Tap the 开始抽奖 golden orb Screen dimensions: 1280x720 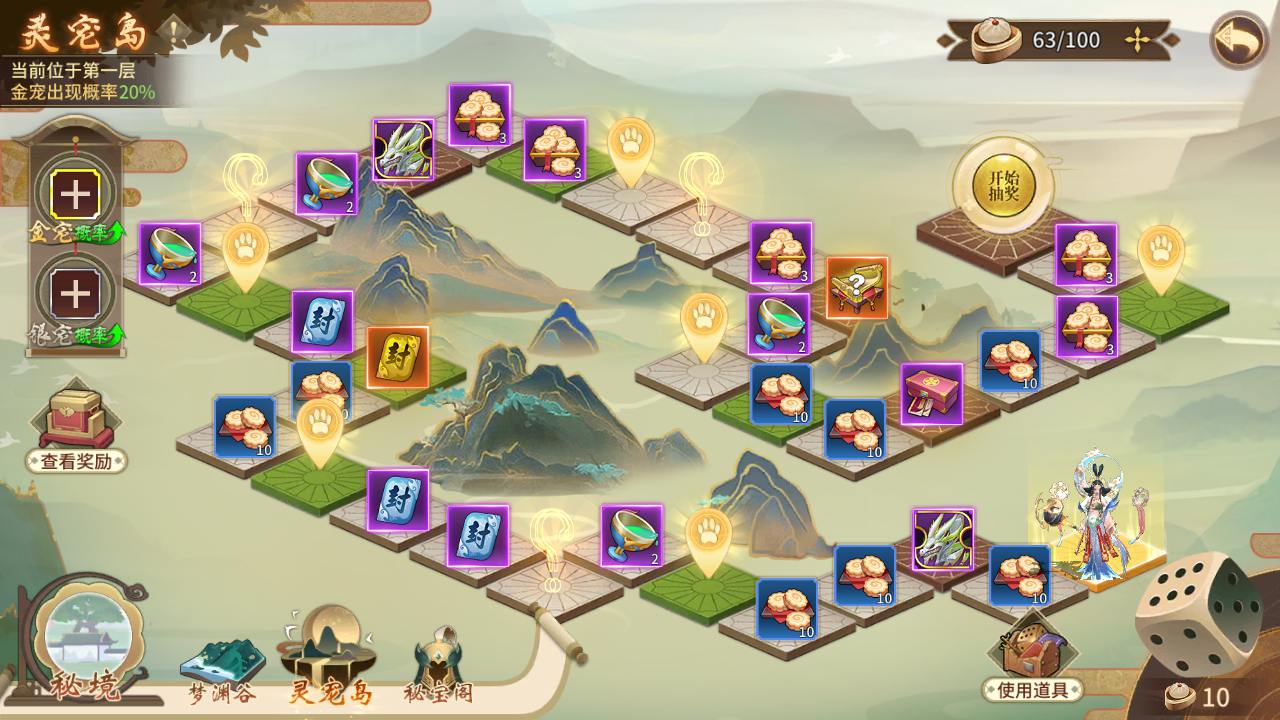(1003, 185)
